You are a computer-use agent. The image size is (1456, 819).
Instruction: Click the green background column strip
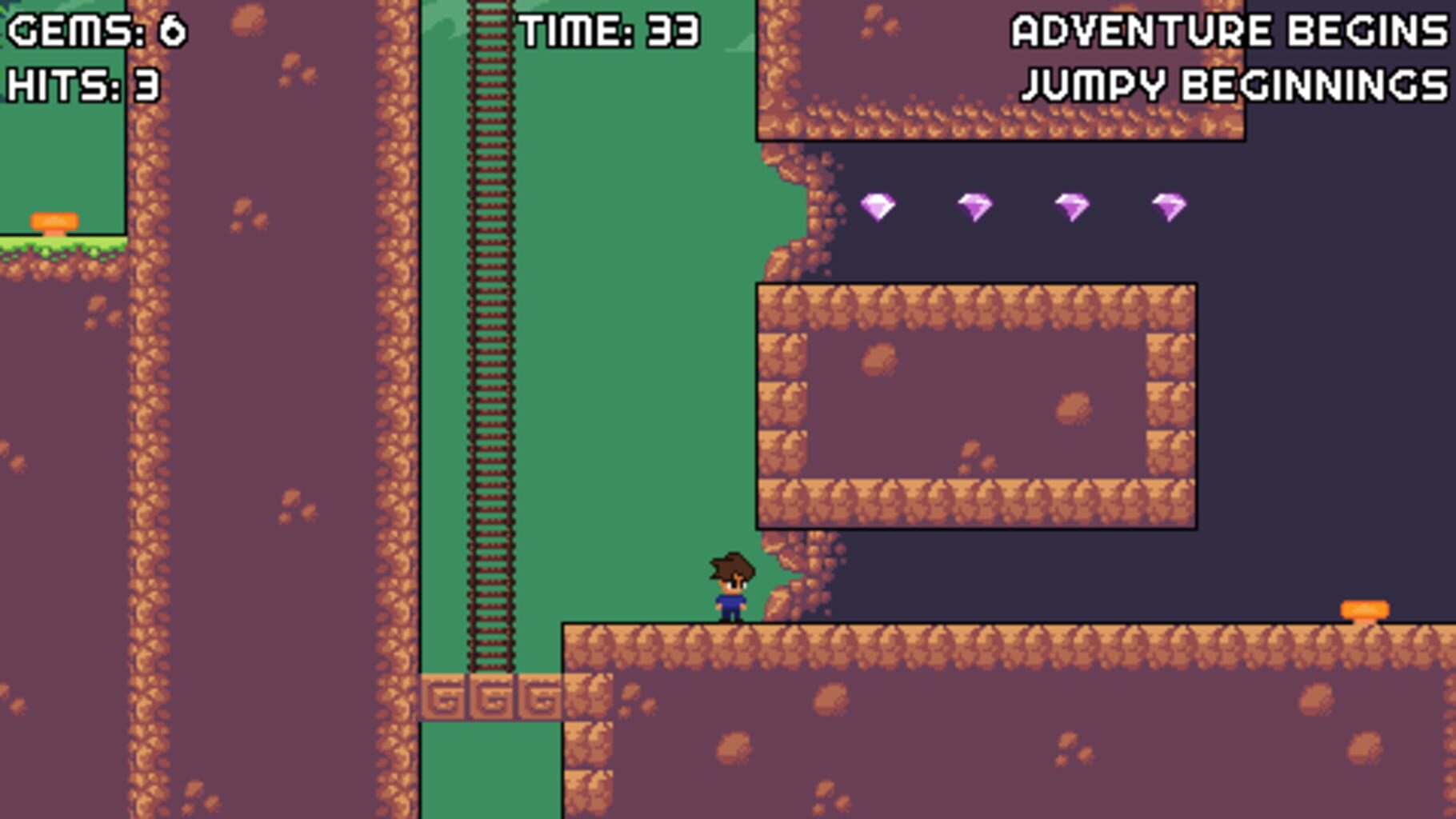[x=640, y=320]
